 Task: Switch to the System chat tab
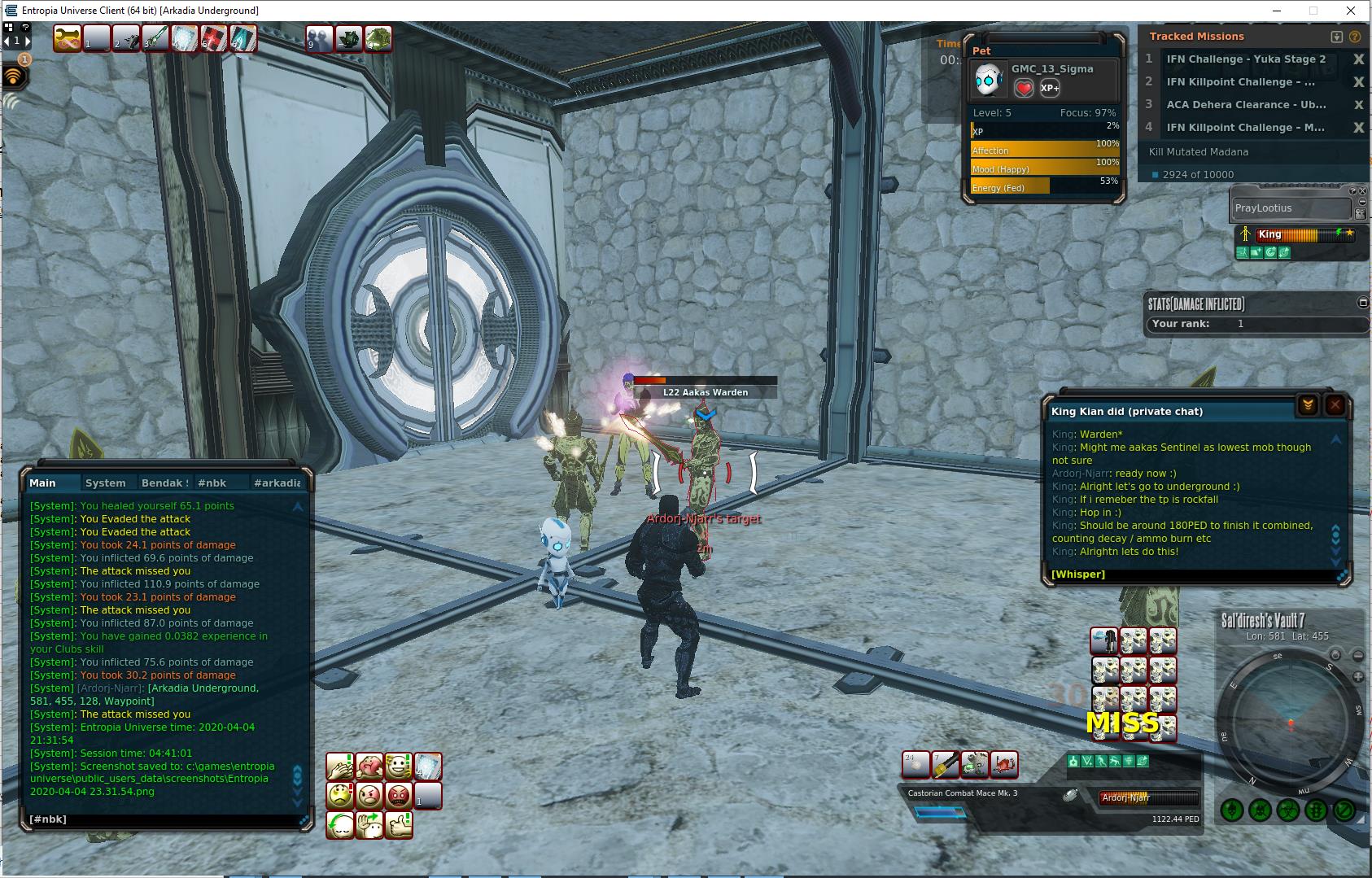[x=106, y=483]
